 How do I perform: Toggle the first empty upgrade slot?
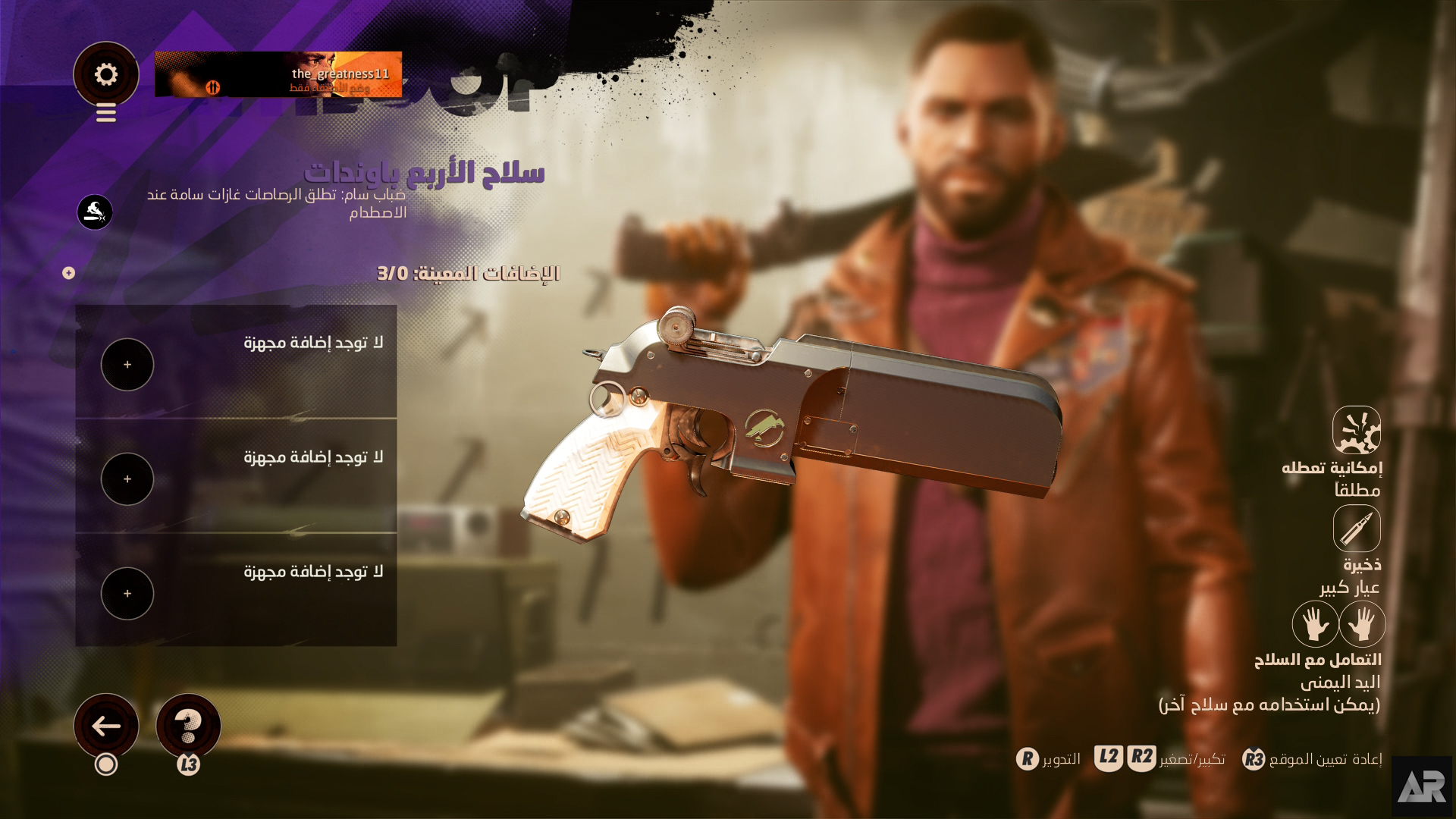(x=127, y=364)
